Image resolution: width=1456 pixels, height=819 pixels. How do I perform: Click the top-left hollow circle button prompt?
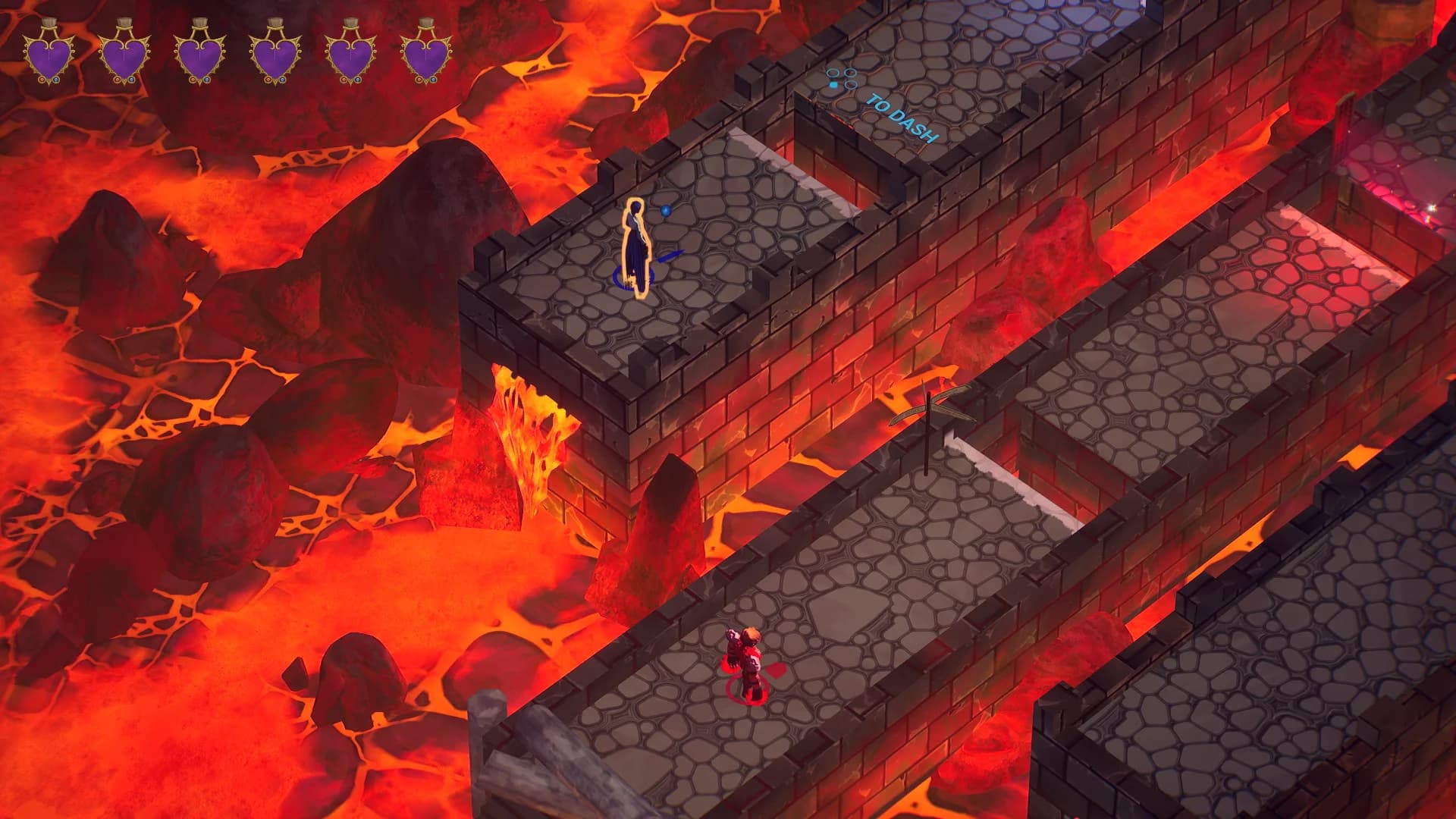coord(833,74)
